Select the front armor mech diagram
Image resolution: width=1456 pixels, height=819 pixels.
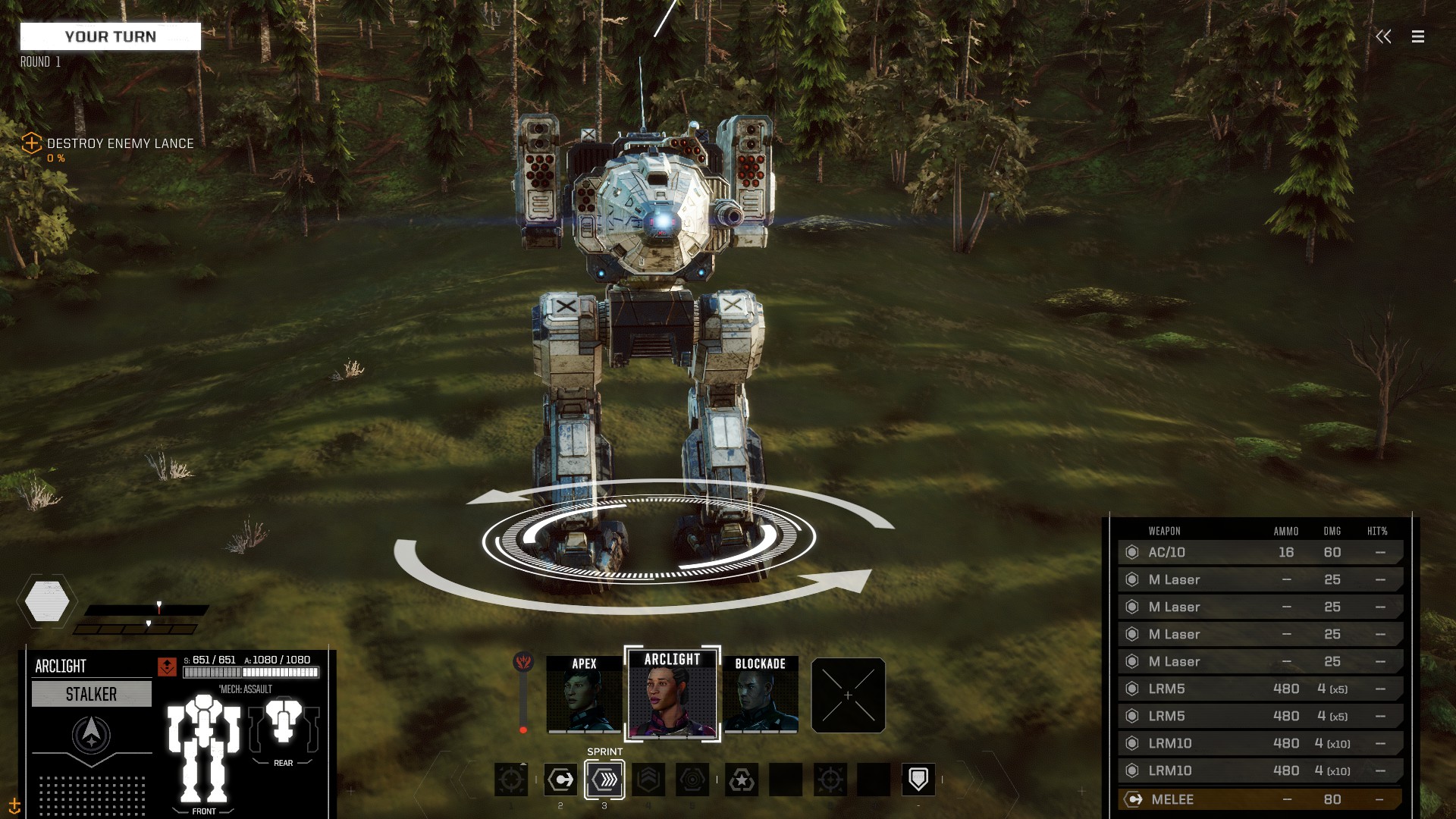coord(203,747)
